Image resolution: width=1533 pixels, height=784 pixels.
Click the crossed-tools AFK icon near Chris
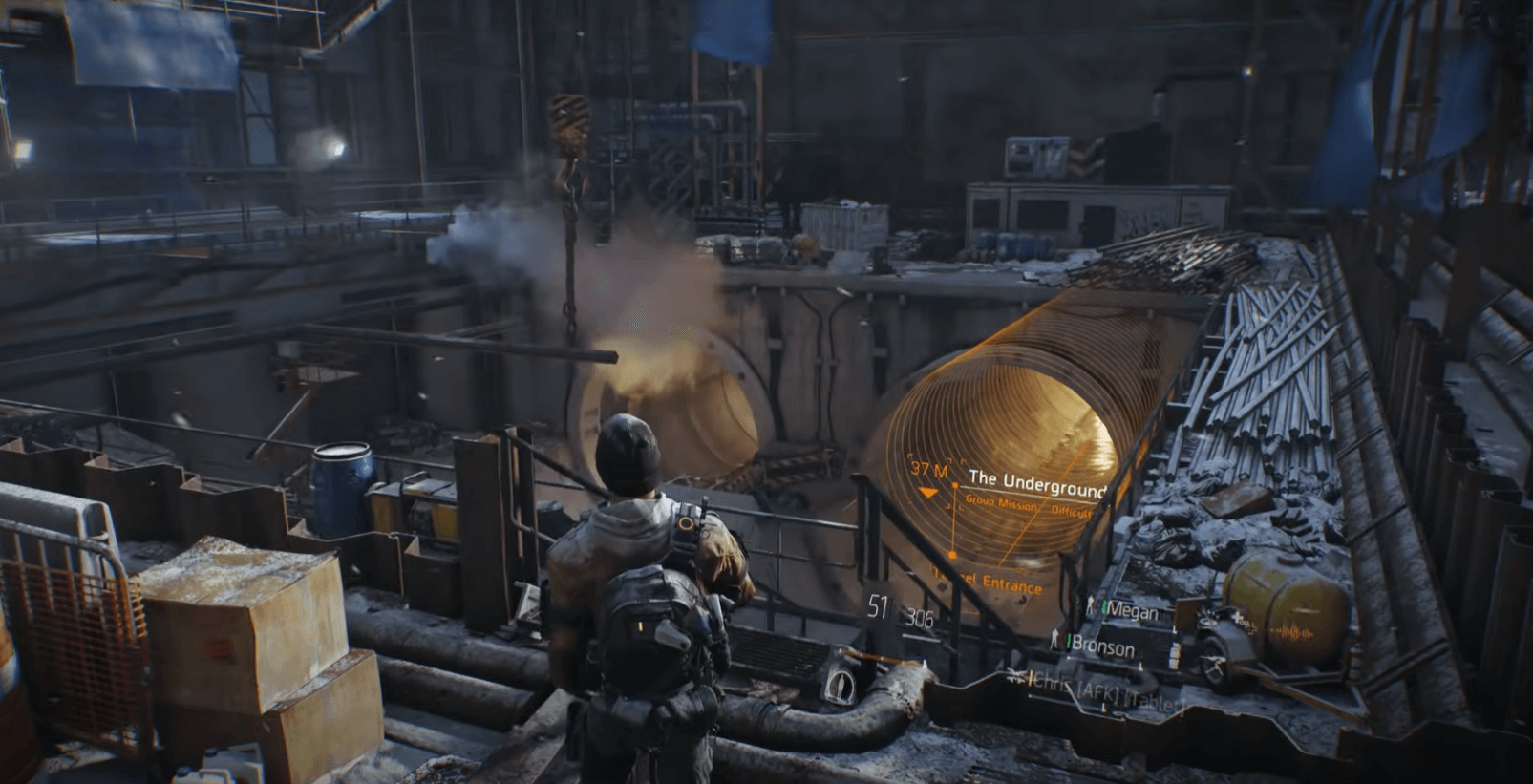1017,677
